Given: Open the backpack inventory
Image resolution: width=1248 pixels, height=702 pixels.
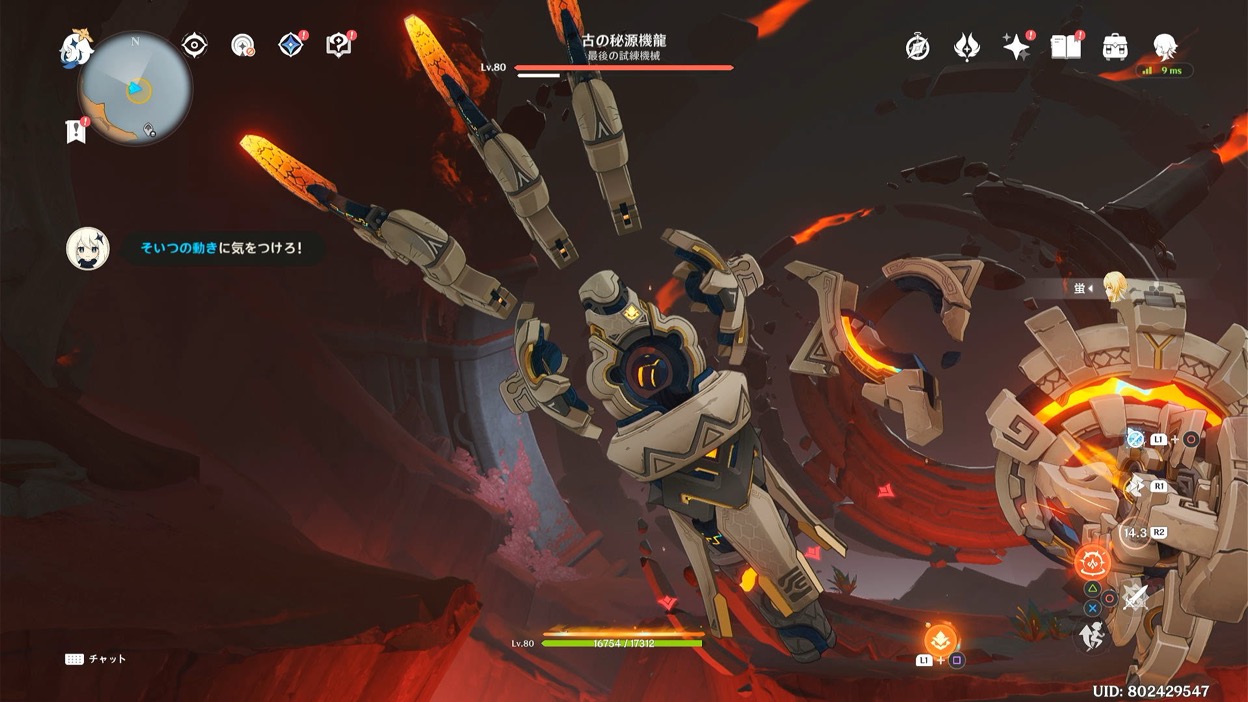Looking at the screenshot, I should [x=1115, y=47].
